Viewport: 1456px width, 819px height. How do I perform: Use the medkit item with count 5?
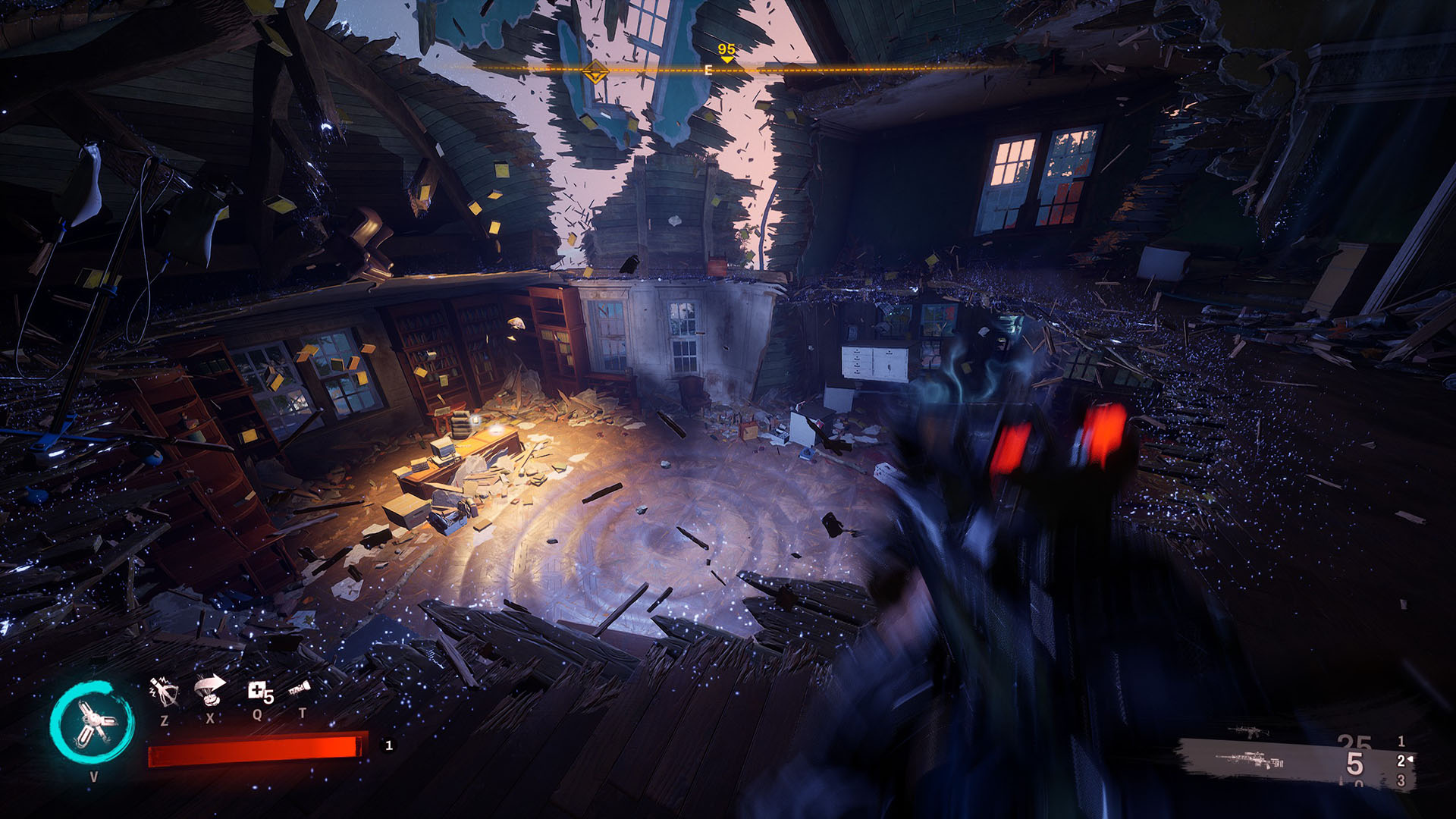tap(259, 692)
